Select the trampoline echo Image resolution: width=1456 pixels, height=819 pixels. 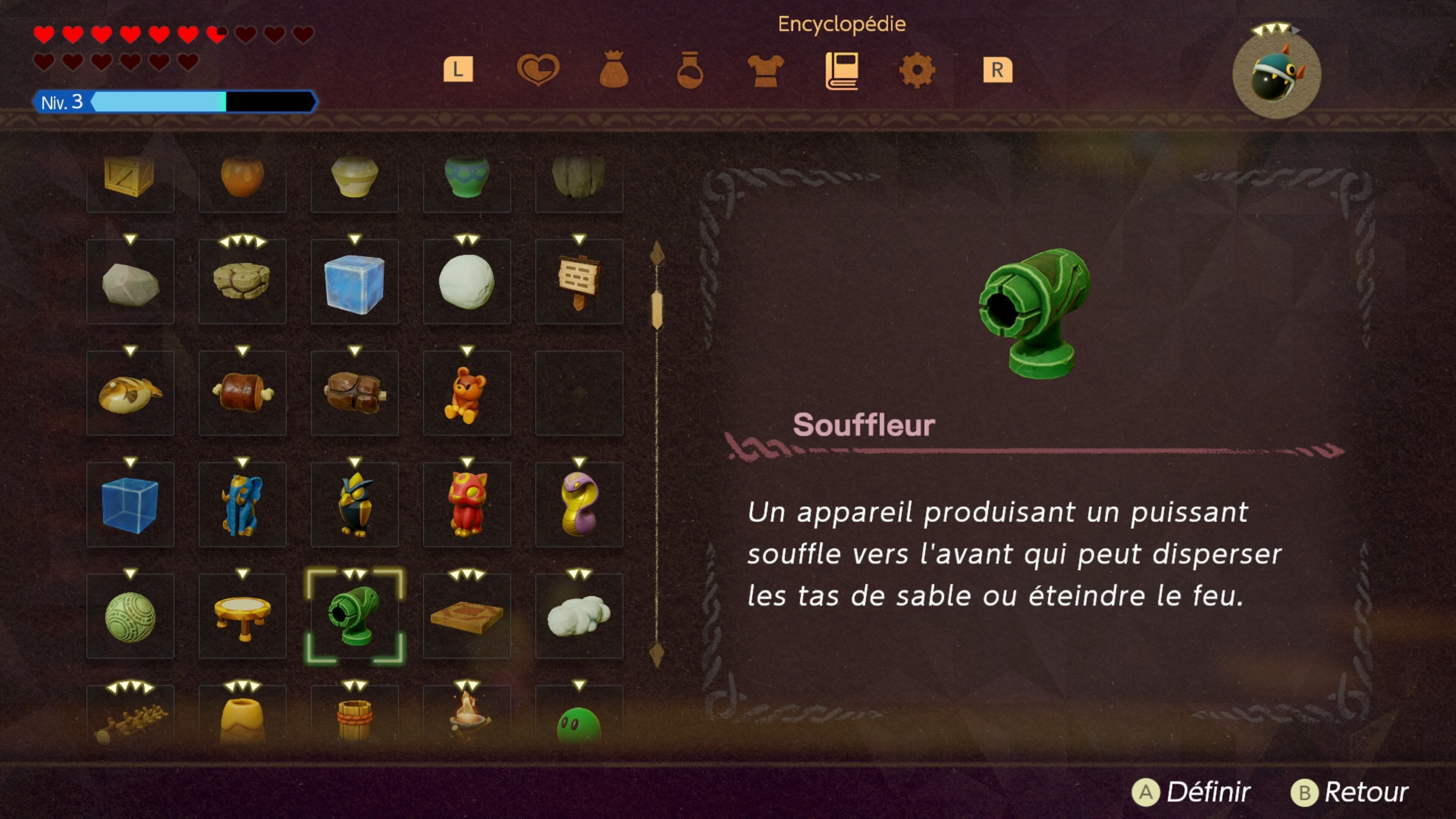pos(242,615)
